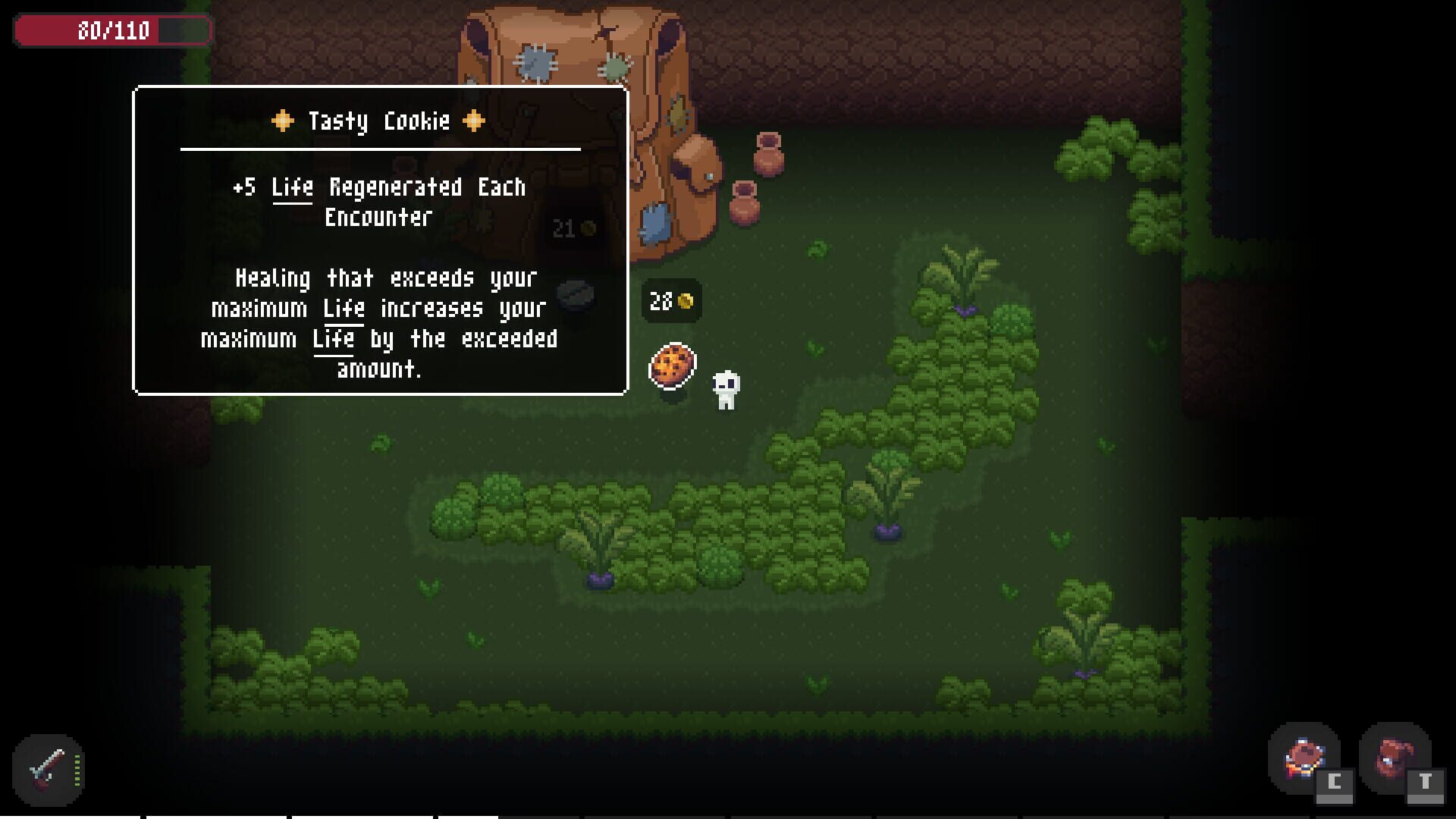Viewport: 1456px width, 819px height.
Task: Click the sparkle icon right of Tasty Cookie title
Action: pos(475,120)
